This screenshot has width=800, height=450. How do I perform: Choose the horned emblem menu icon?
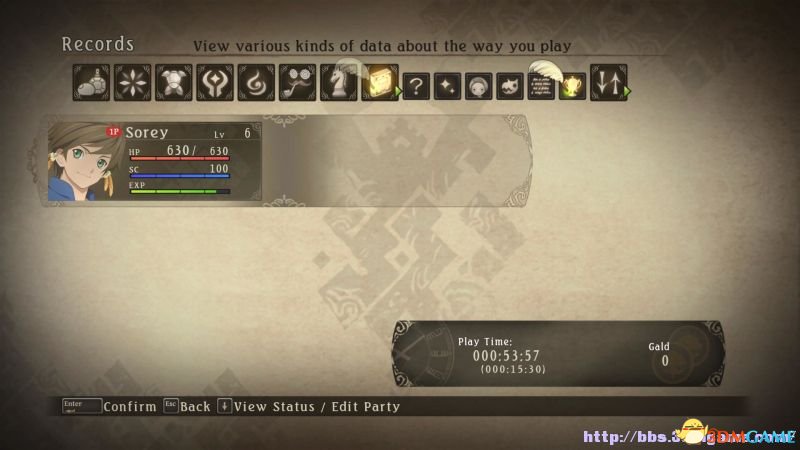[x=212, y=83]
